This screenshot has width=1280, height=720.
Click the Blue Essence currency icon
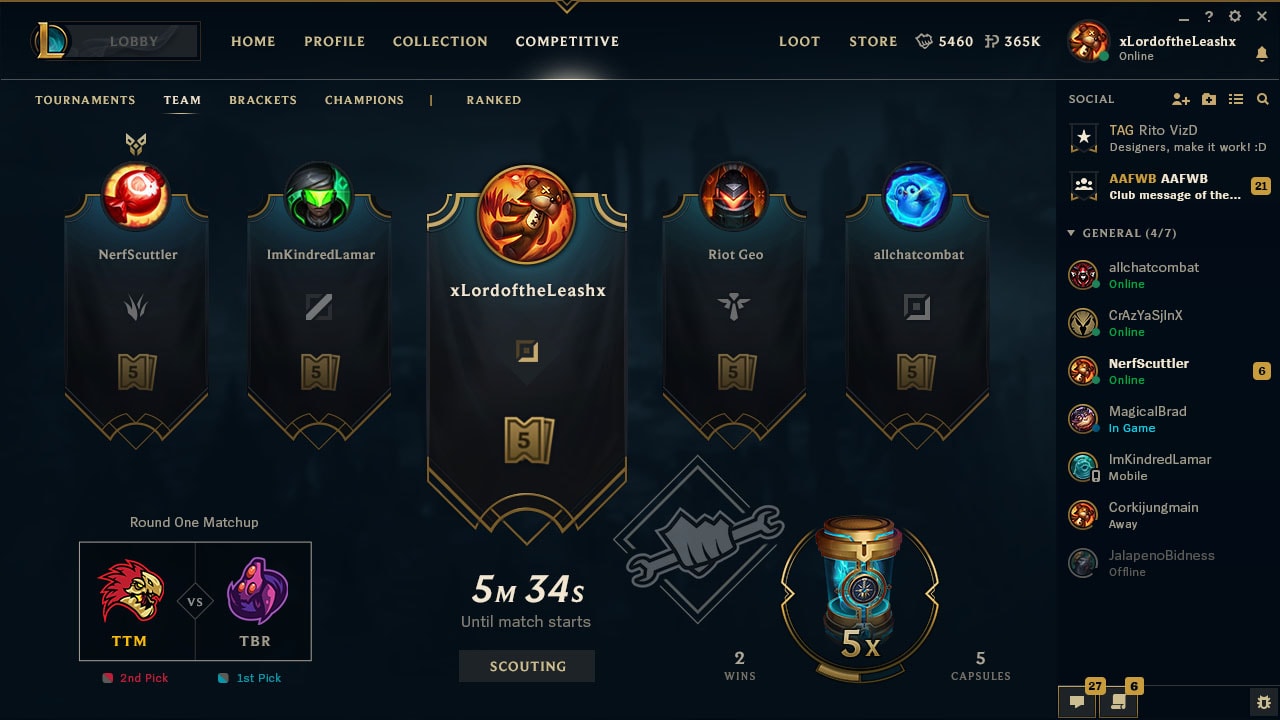(x=922, y=42)
